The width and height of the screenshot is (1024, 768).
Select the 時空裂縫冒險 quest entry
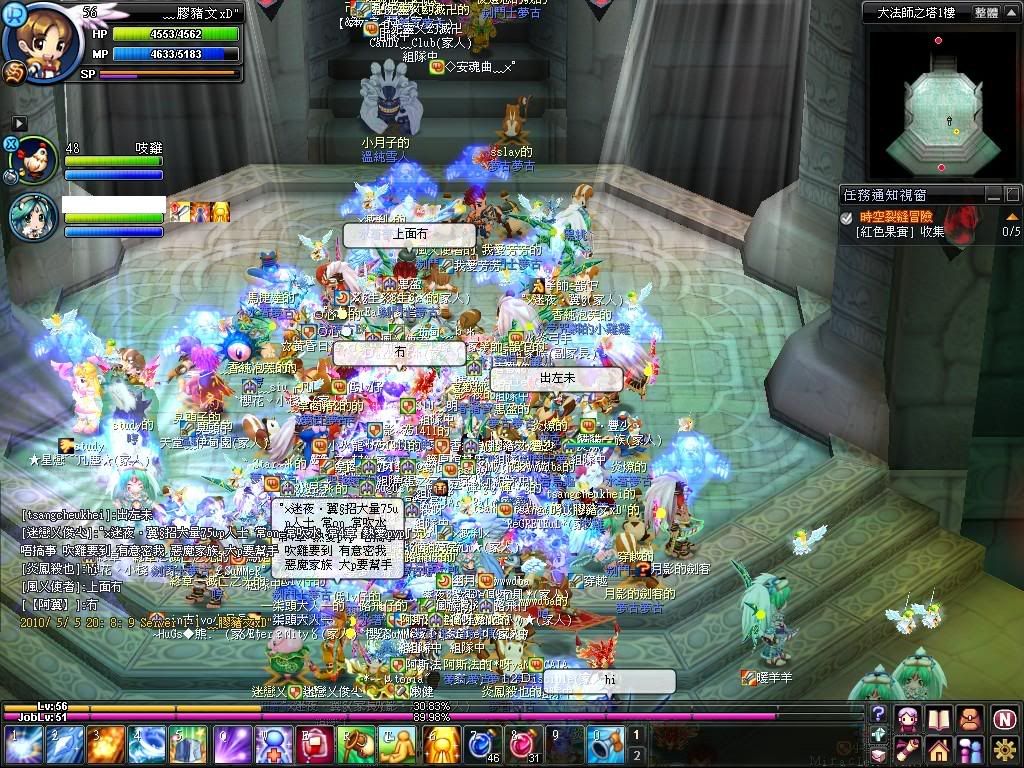[x=895, y=216]
